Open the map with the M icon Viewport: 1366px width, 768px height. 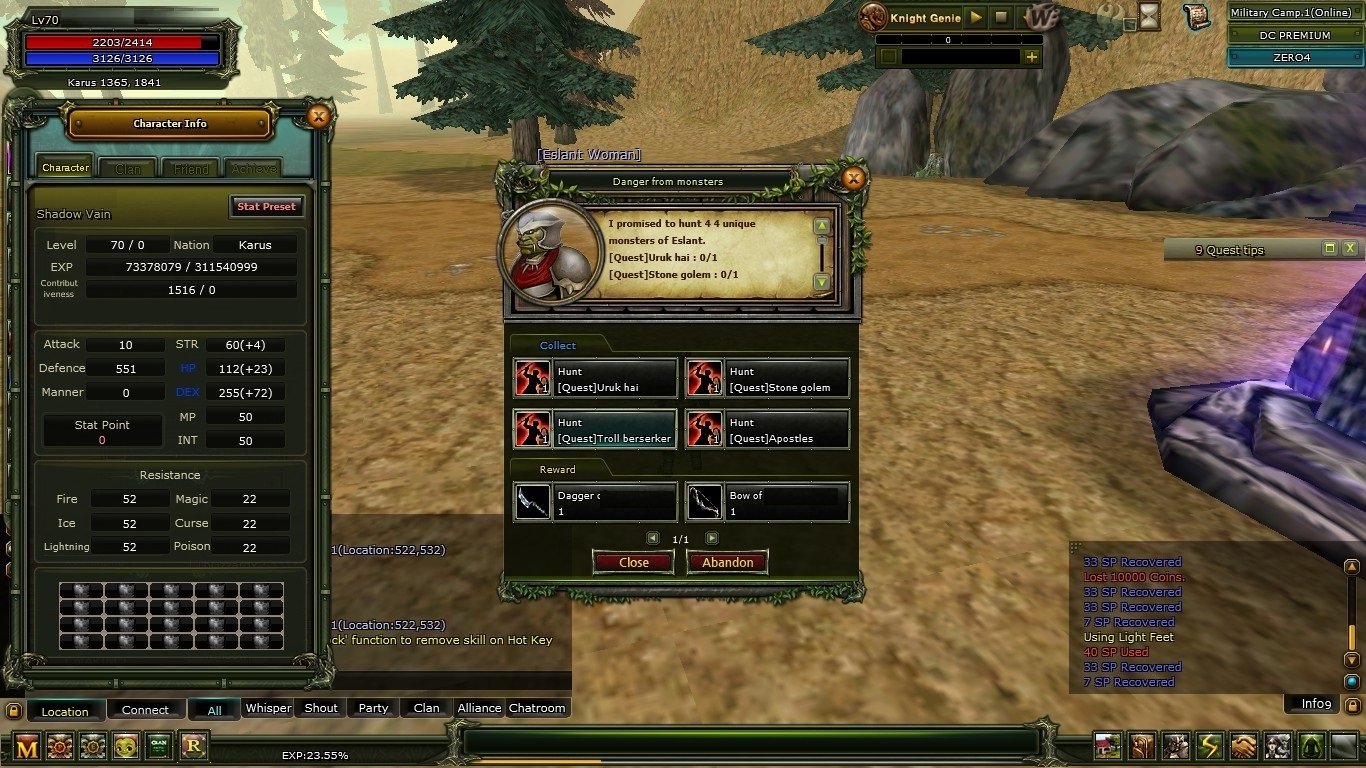pyautogui.click(x=27, y=748)
